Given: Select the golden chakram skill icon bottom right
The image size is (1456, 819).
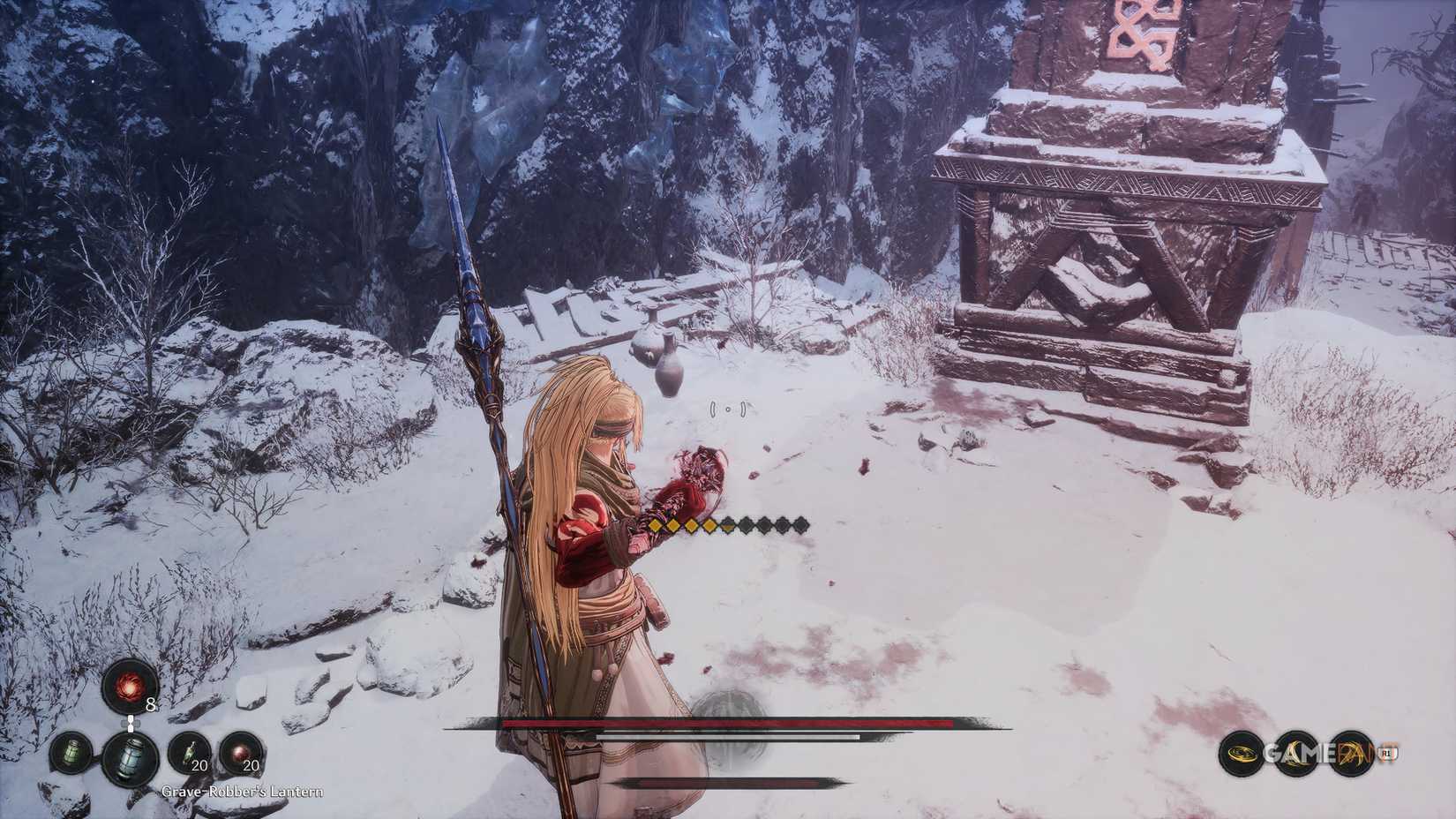Looking at the screenshot, I should coord(1241,752).
